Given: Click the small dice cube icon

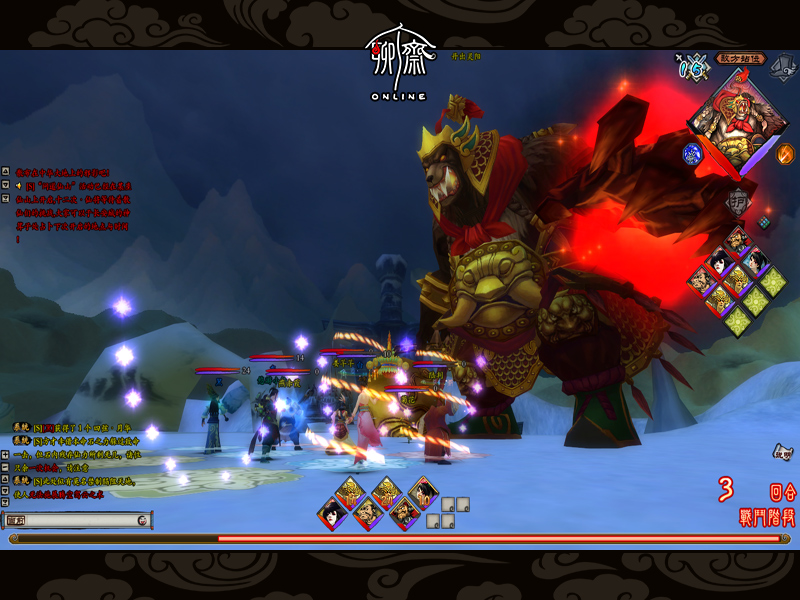Looking at the screenshot, I should [764, 222].
